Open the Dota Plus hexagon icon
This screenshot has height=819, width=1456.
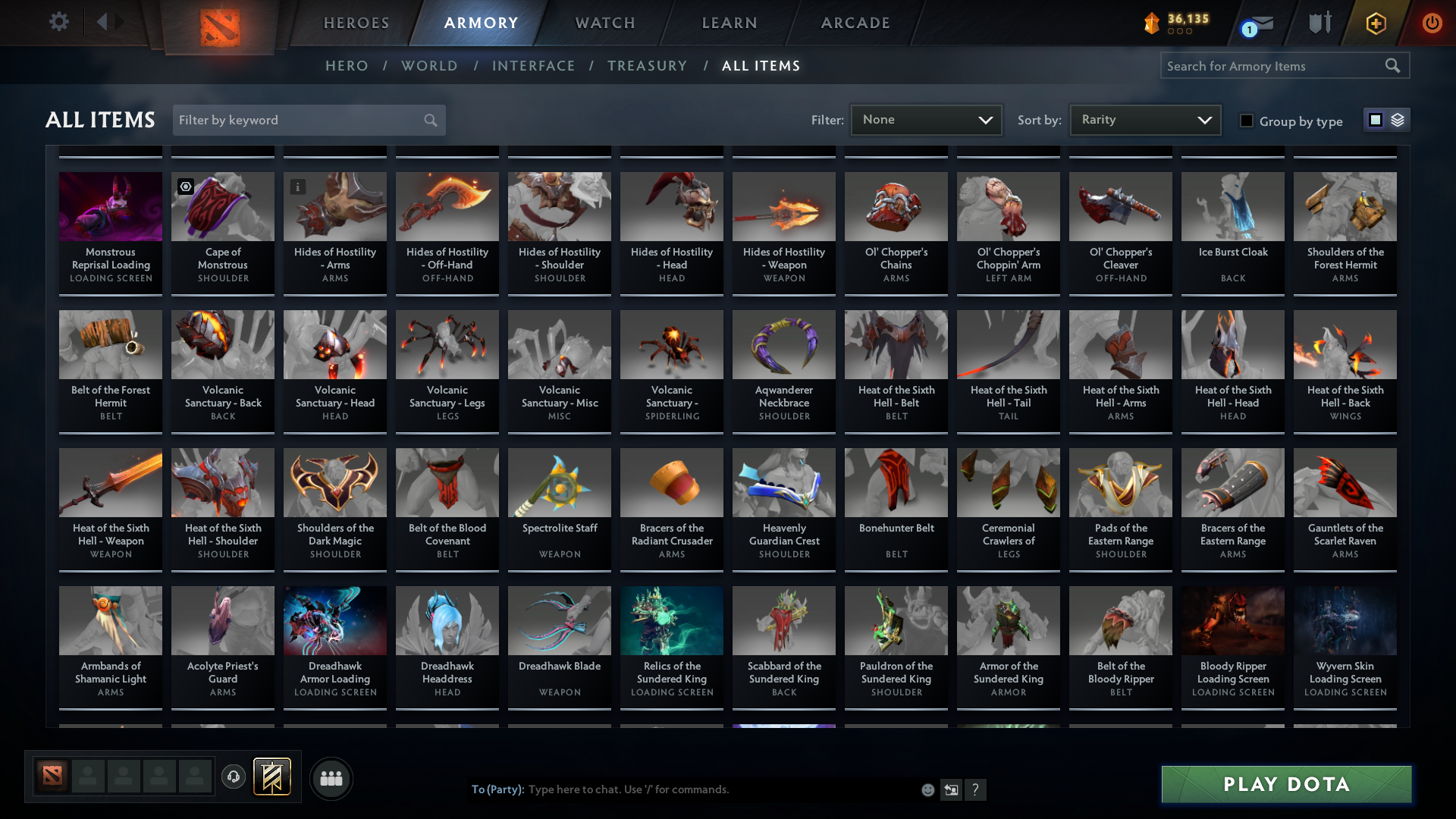pos(1375,23)
